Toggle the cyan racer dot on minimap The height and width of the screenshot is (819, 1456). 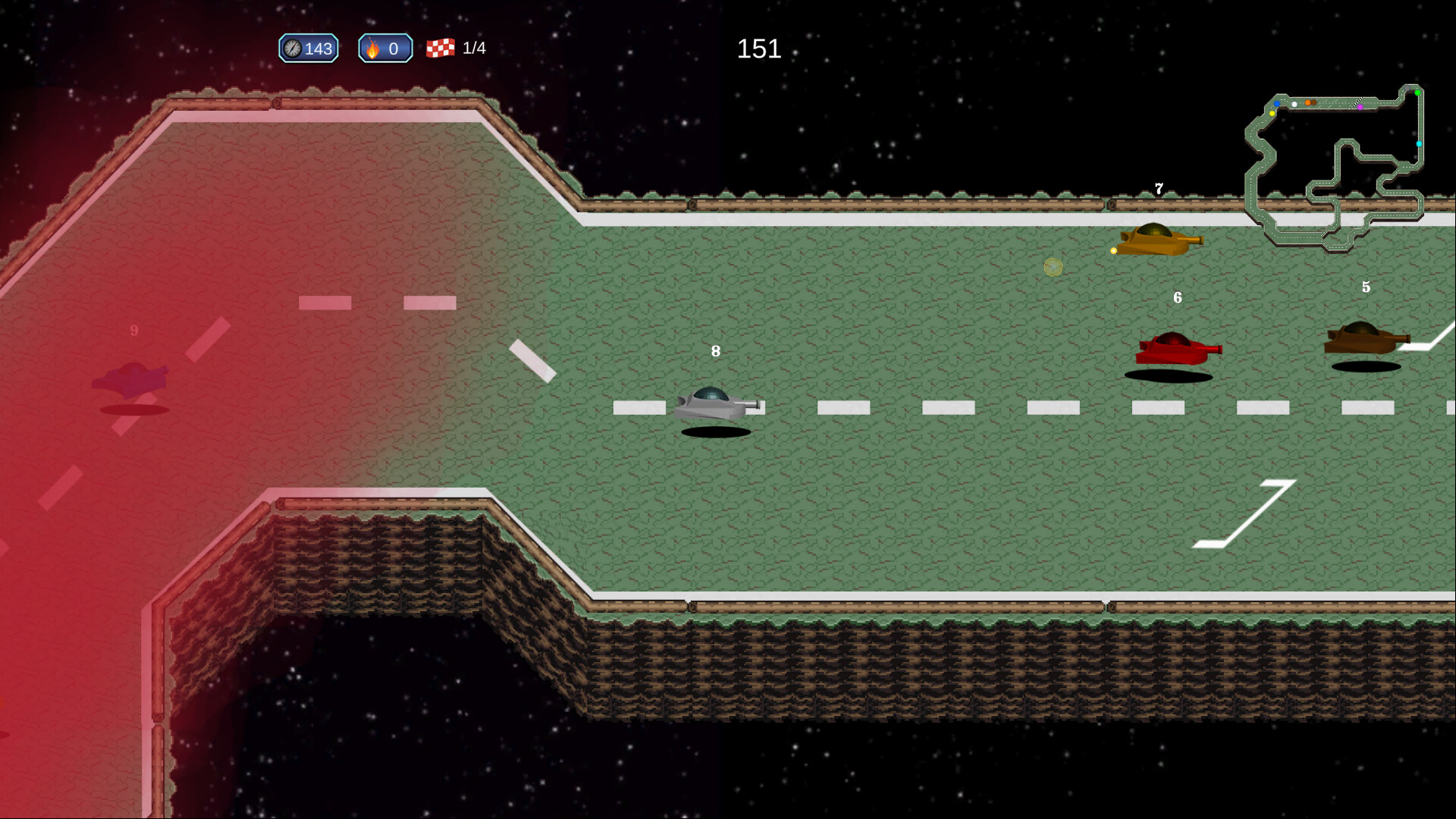[x=1420, y=144]
